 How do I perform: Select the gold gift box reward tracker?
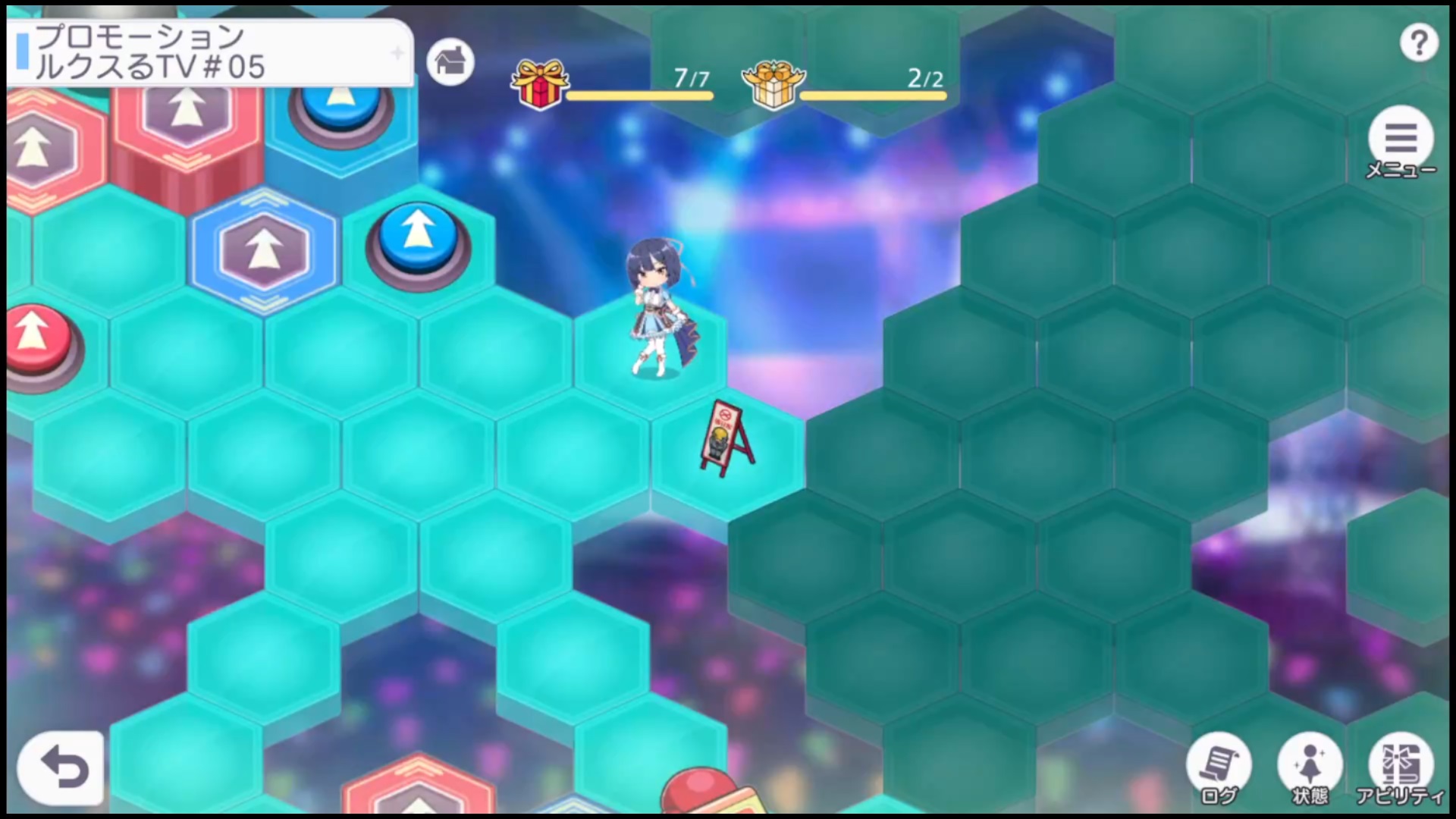tap(773, 83)
